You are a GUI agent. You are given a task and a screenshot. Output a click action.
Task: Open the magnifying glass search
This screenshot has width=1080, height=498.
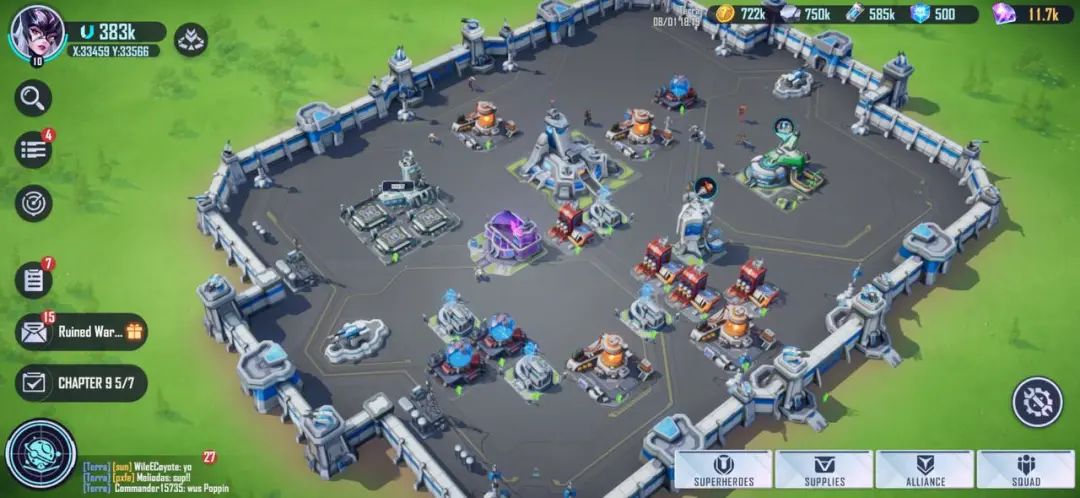tap(33, 98)
